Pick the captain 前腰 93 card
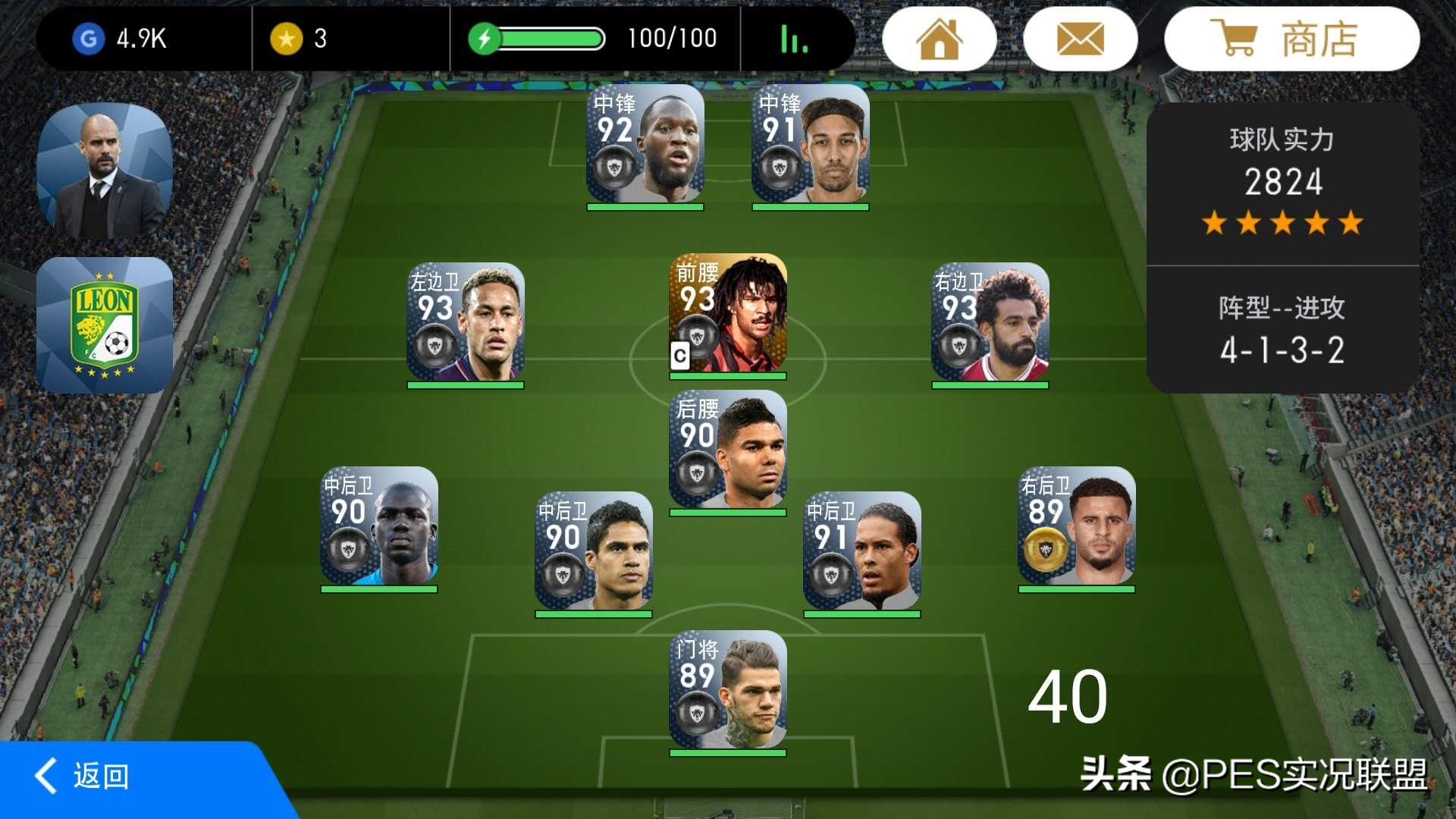Image resolution: width=1456 pixels, height=819 pixels. (x=728, y=313)
